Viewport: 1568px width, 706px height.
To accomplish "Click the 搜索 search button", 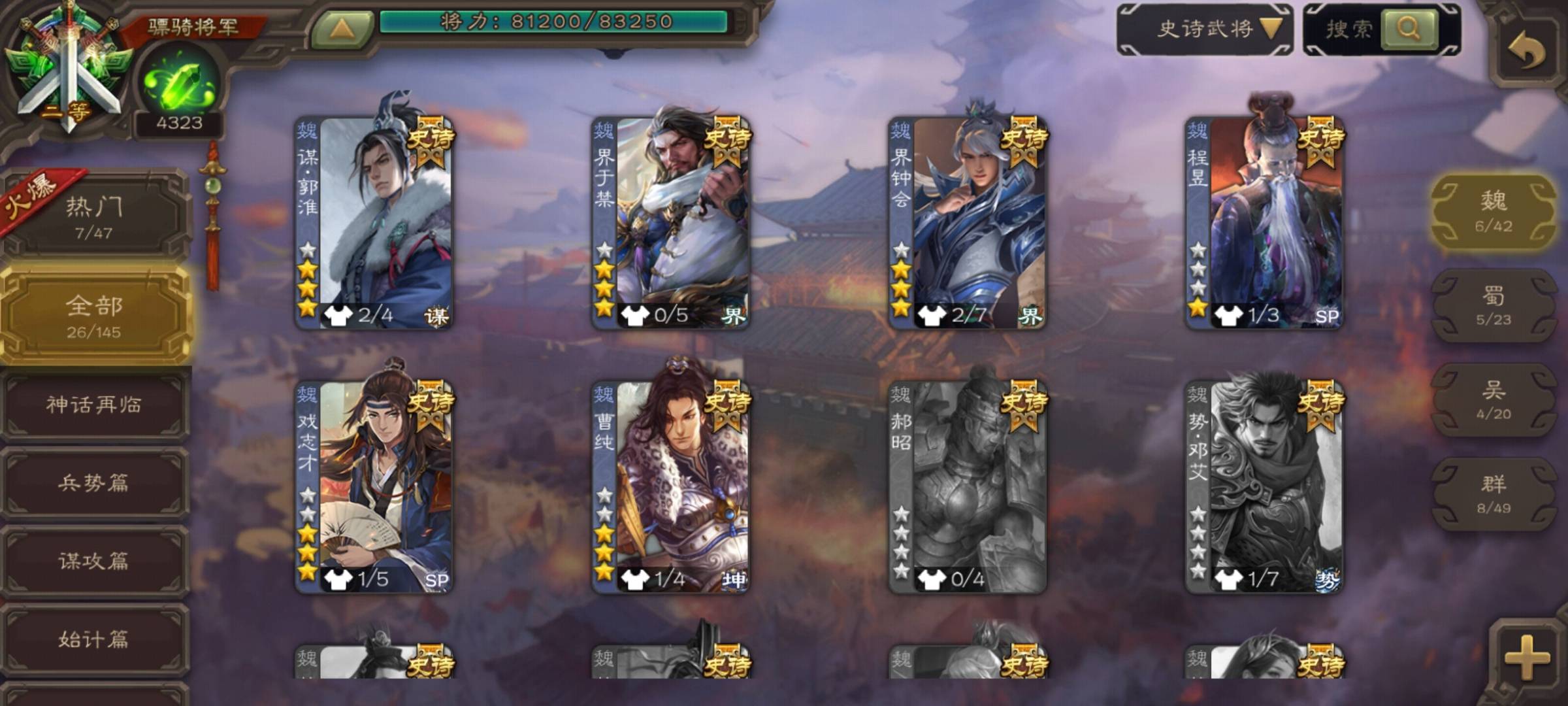I will click(1408, 29).
